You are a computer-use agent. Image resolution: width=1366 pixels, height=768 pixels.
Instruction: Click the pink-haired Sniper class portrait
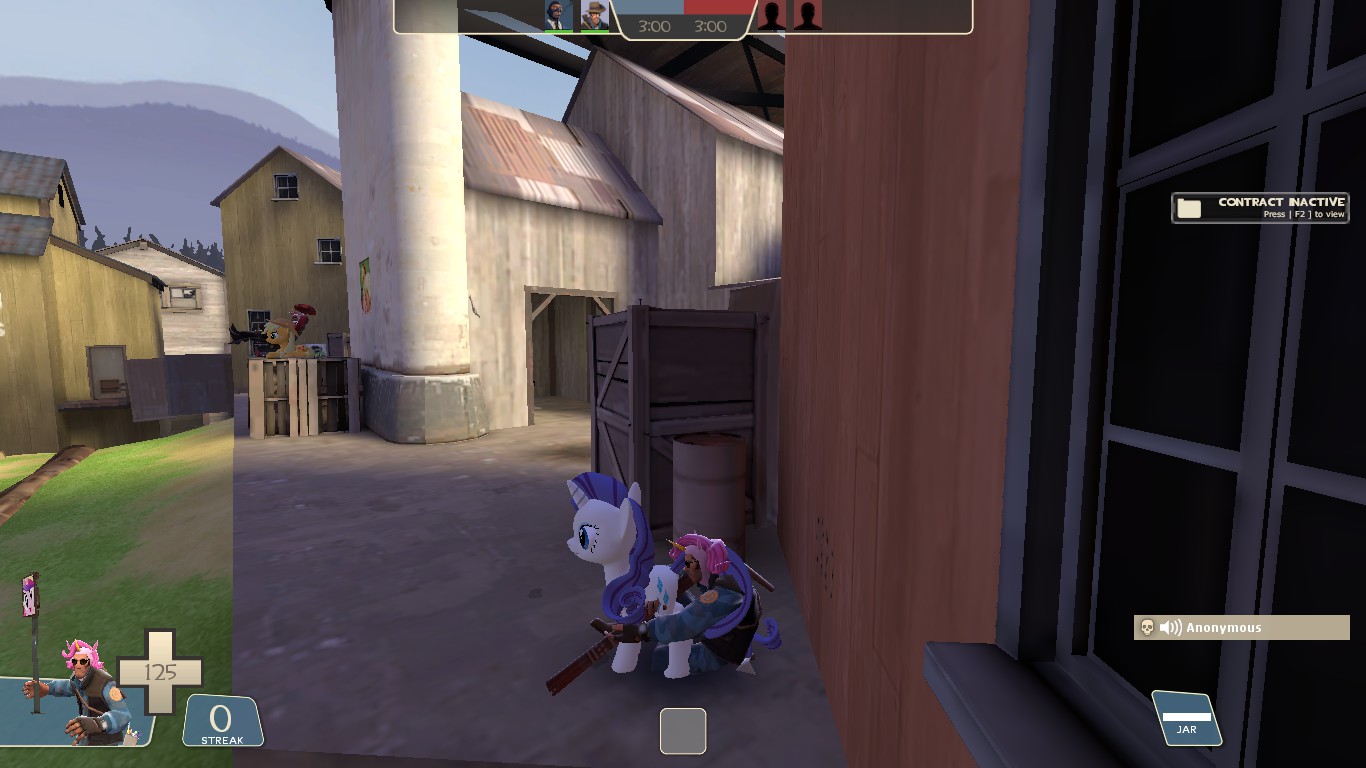pos(85,692)
